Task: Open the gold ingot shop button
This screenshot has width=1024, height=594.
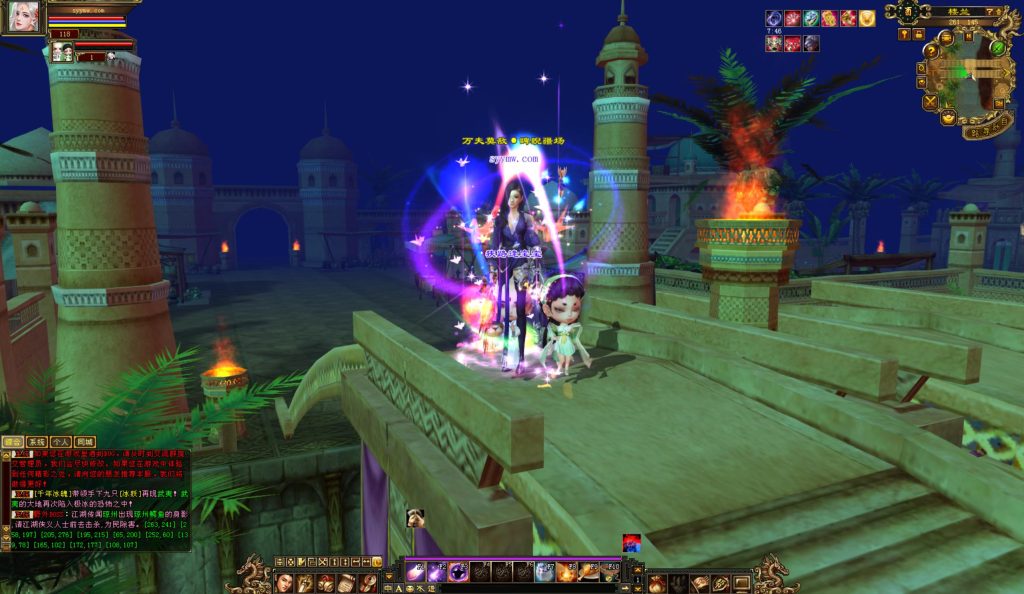Action: (948, 118)
